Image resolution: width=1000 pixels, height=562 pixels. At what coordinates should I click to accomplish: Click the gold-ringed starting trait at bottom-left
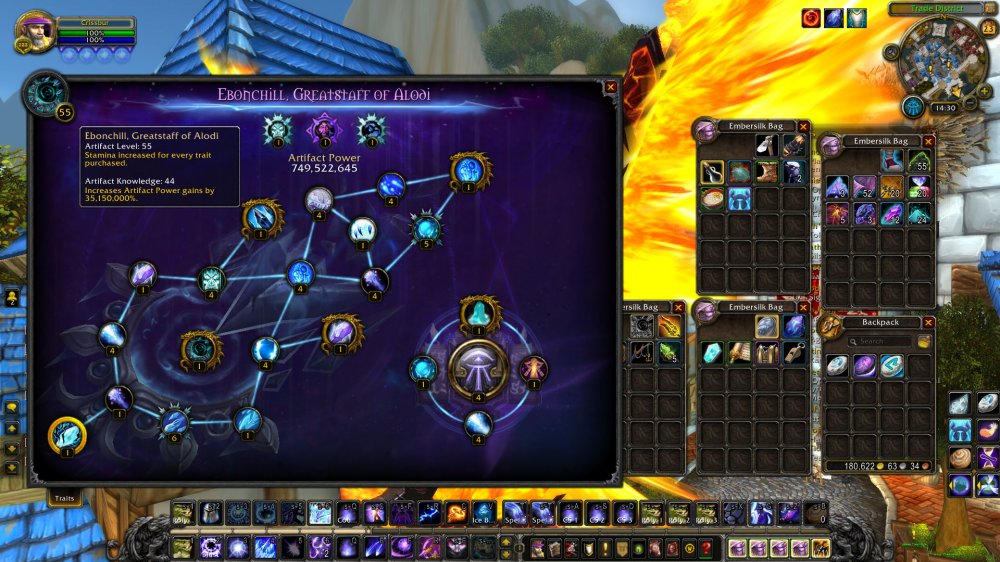67,436
